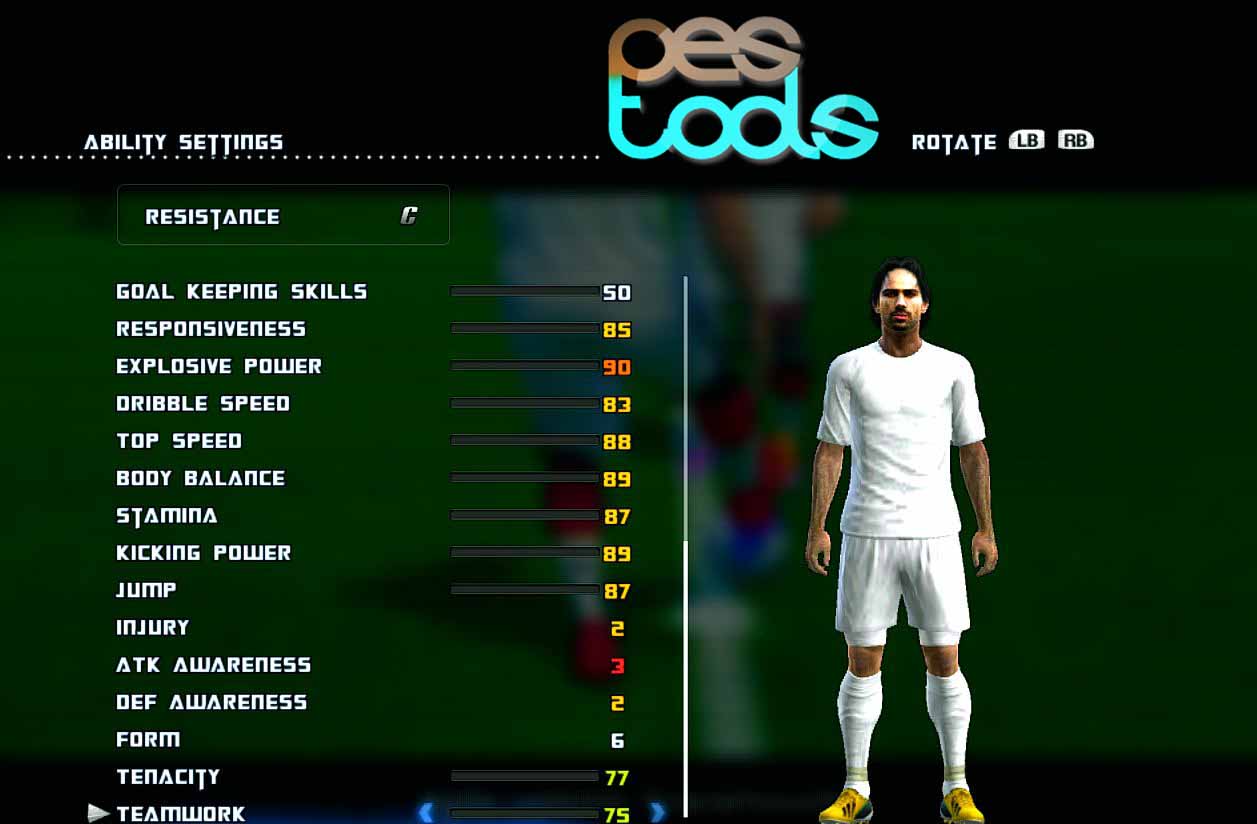Select the Resistance rating box
This screenshot has width=1257, height=824.
[283, 215]
